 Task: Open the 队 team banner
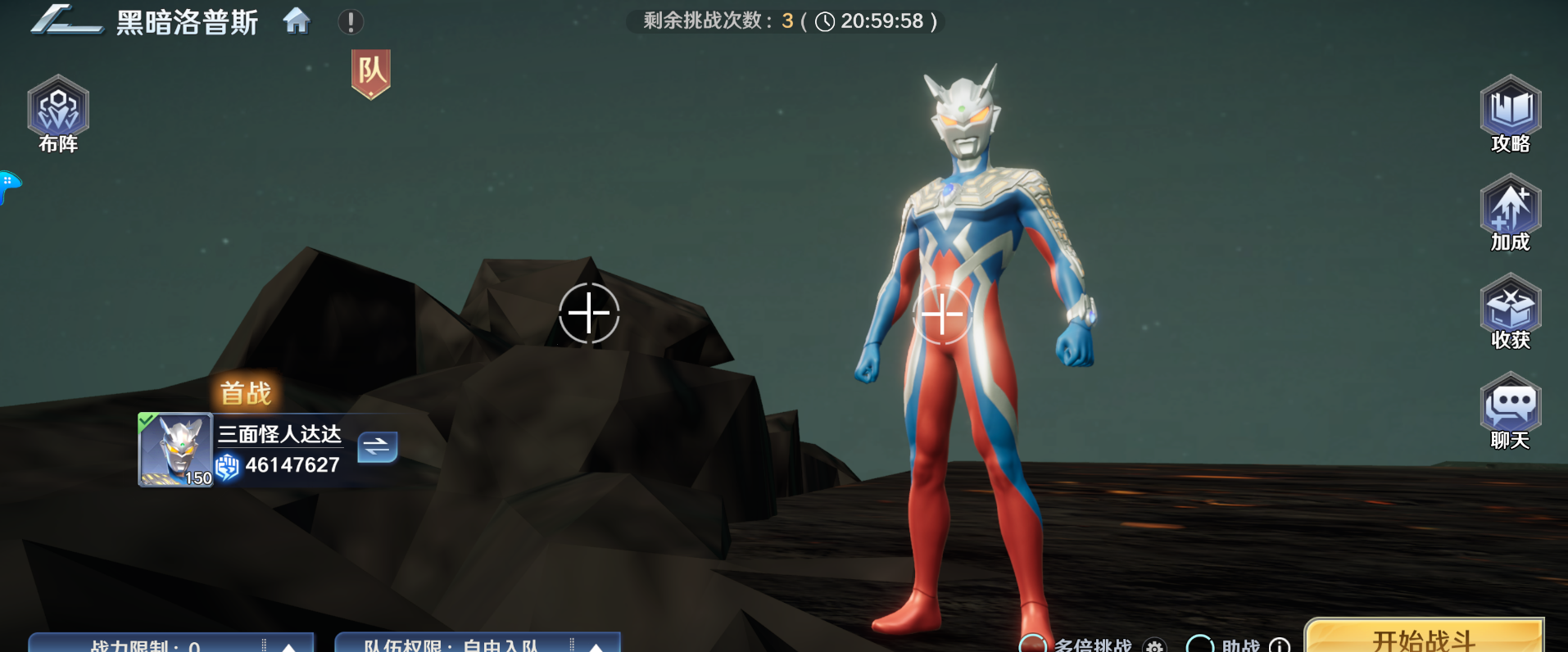pyautogui.click(x=371, y=74)
